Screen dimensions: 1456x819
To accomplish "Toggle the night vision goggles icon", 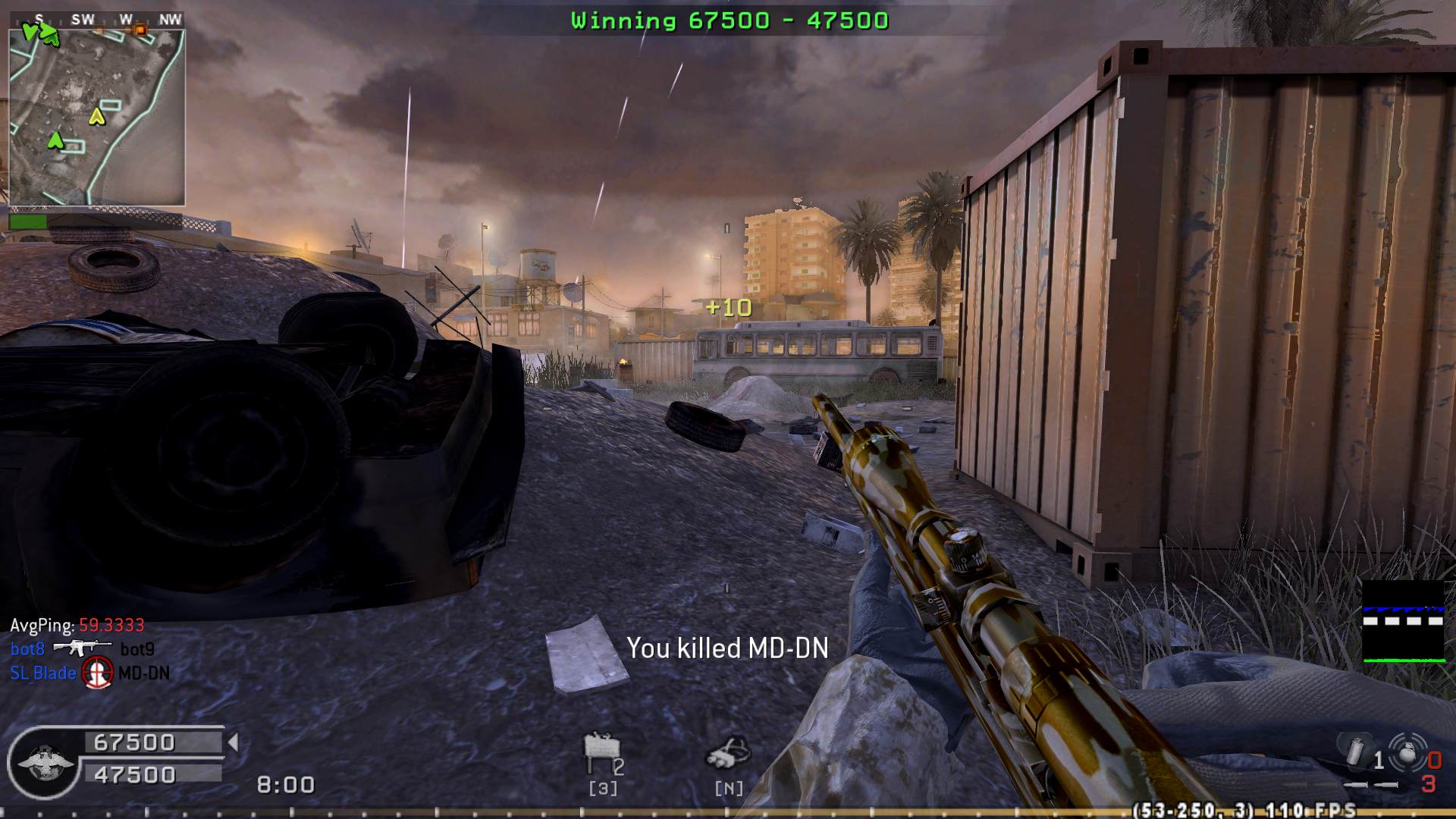I will click(728, 753).
